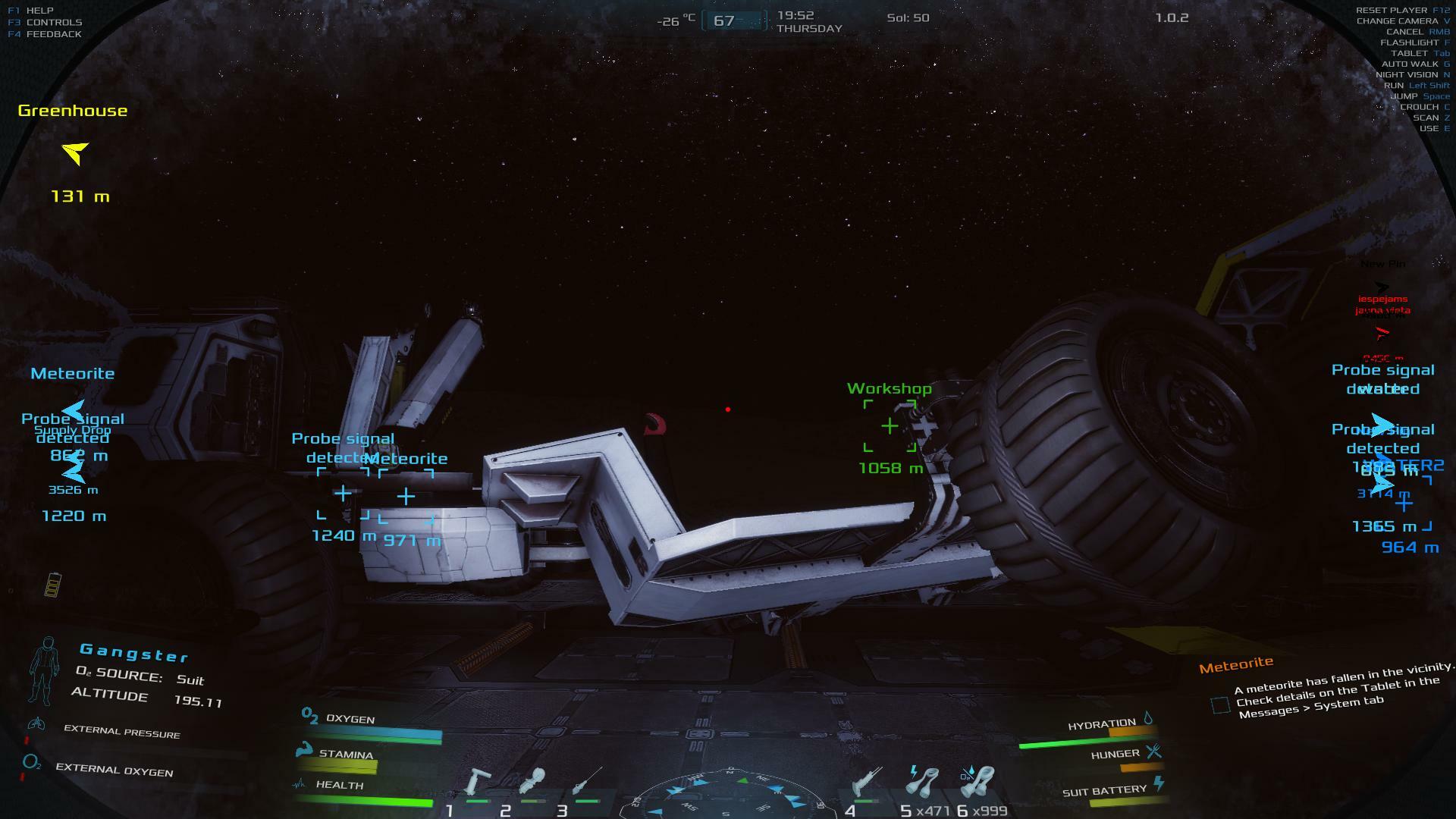The width and height of the screenshot is (1456, 819).
Task: Select hotbar slot 1 tool
Action: click(x=478, y=783)
